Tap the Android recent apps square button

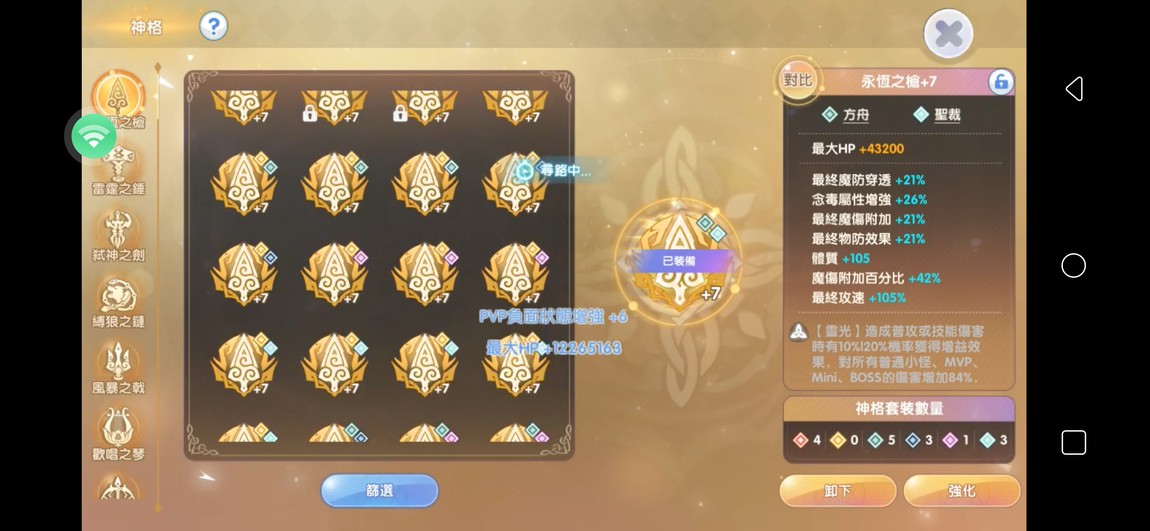tap(1073, 442)
